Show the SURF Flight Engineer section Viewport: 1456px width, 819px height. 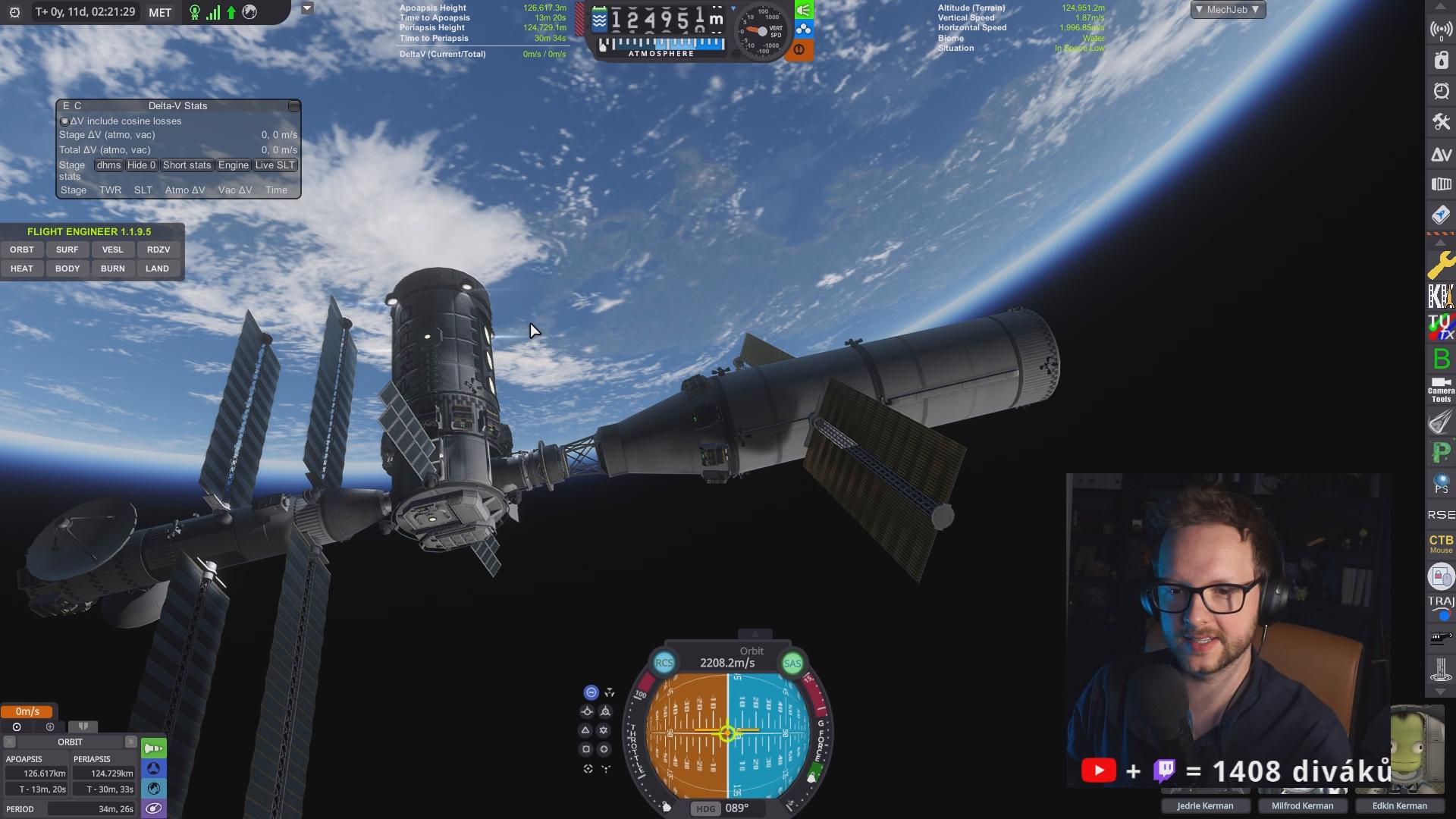67,249
